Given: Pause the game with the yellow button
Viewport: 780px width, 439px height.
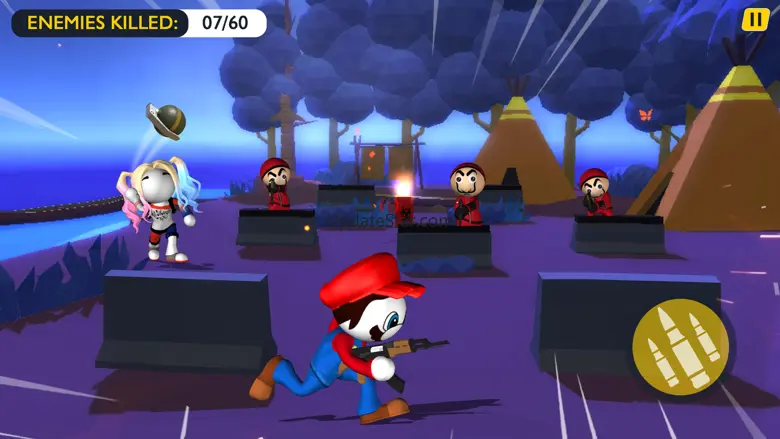Looking at the screenshot, I should pyautogui.click(x=756, y=20).
